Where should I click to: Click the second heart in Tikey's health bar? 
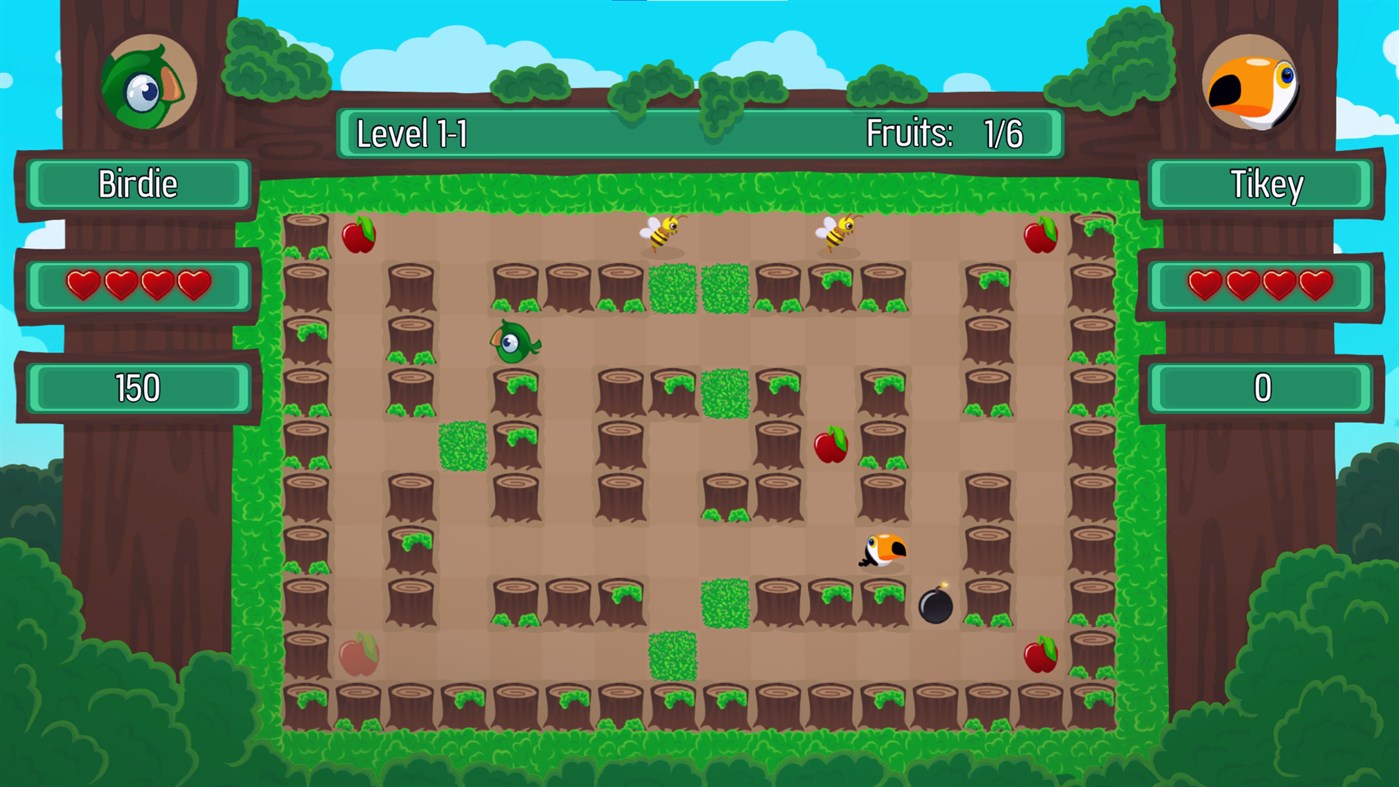point(1243,285)
